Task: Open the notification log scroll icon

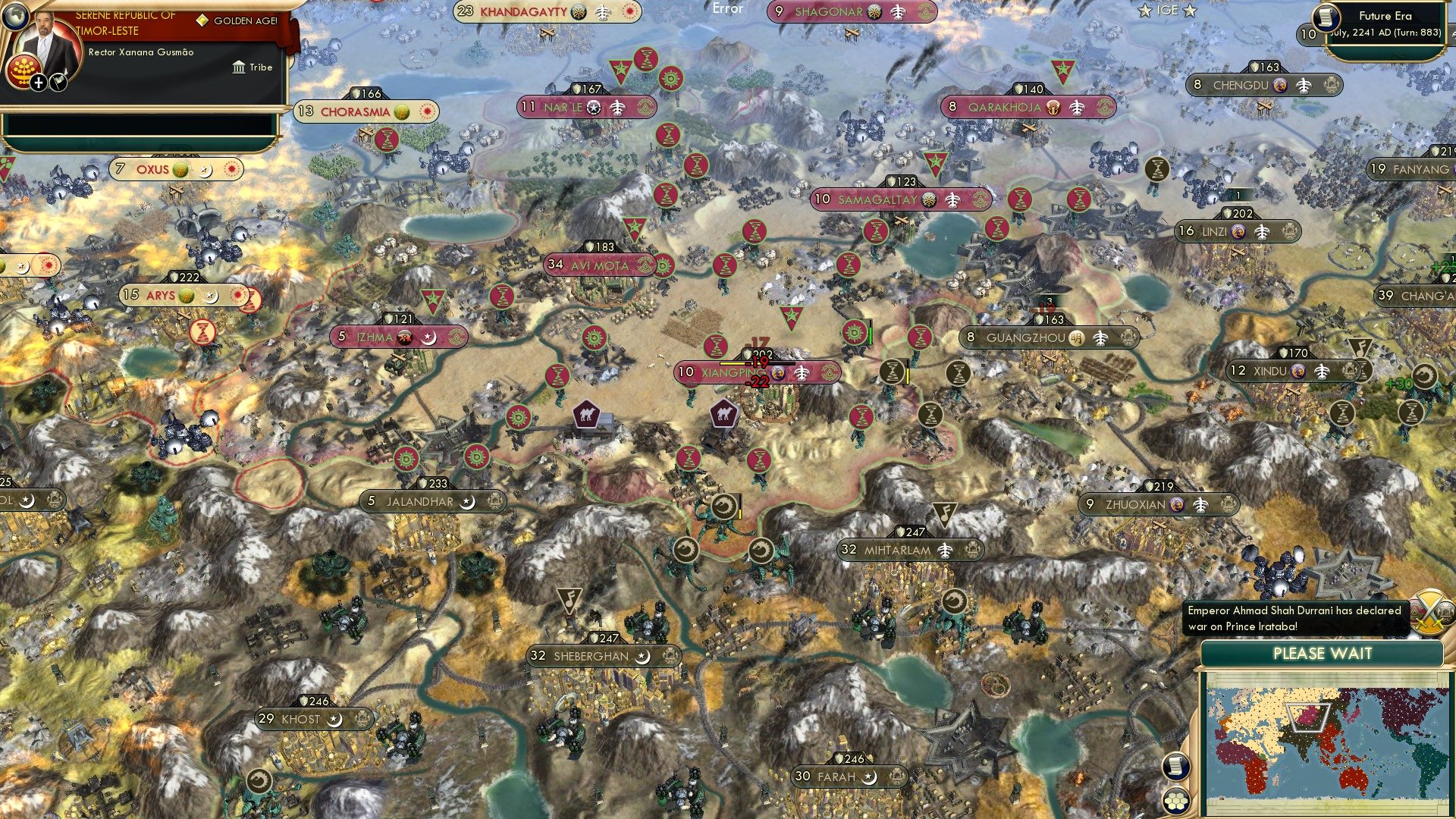Action: (1176, 767)
